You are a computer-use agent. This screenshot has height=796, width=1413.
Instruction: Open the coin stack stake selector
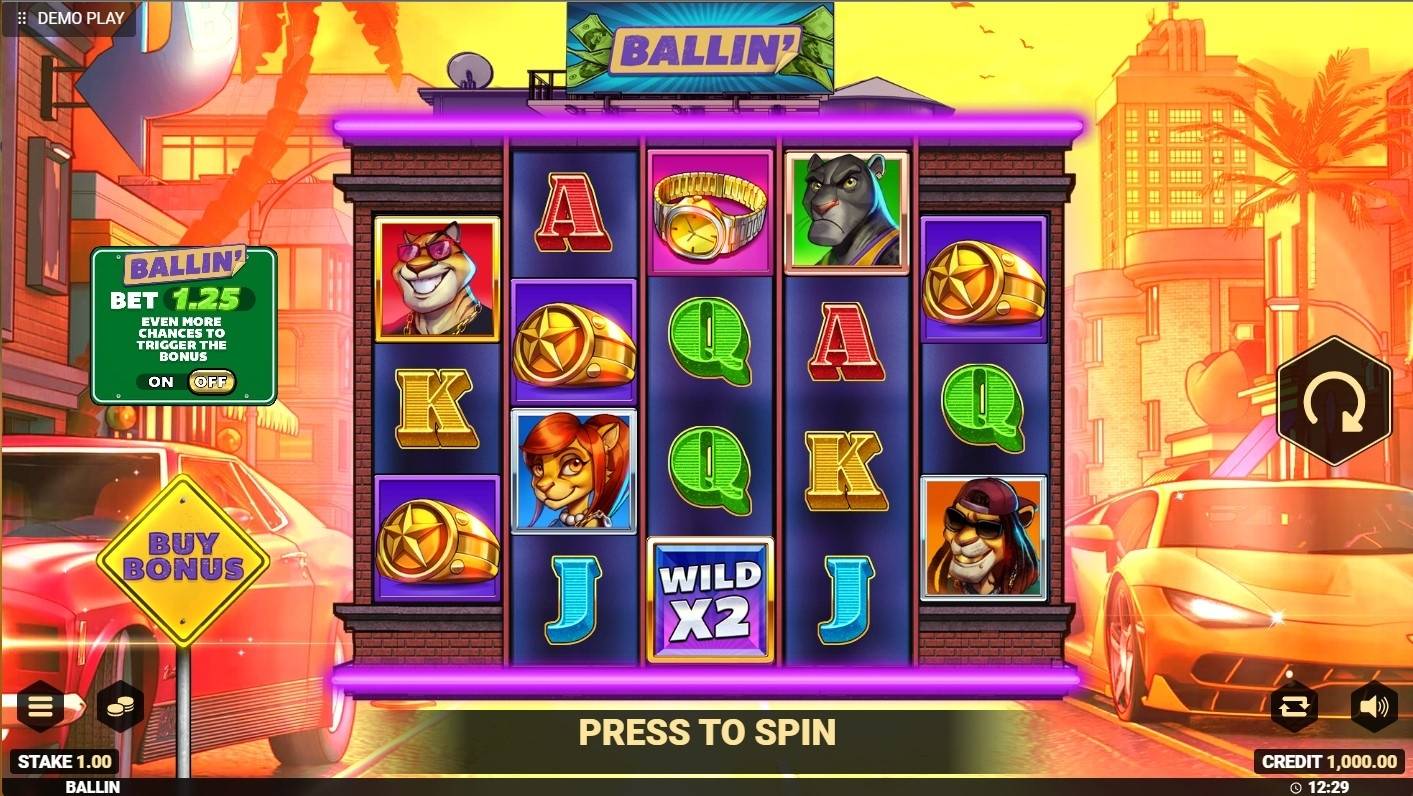120,707
